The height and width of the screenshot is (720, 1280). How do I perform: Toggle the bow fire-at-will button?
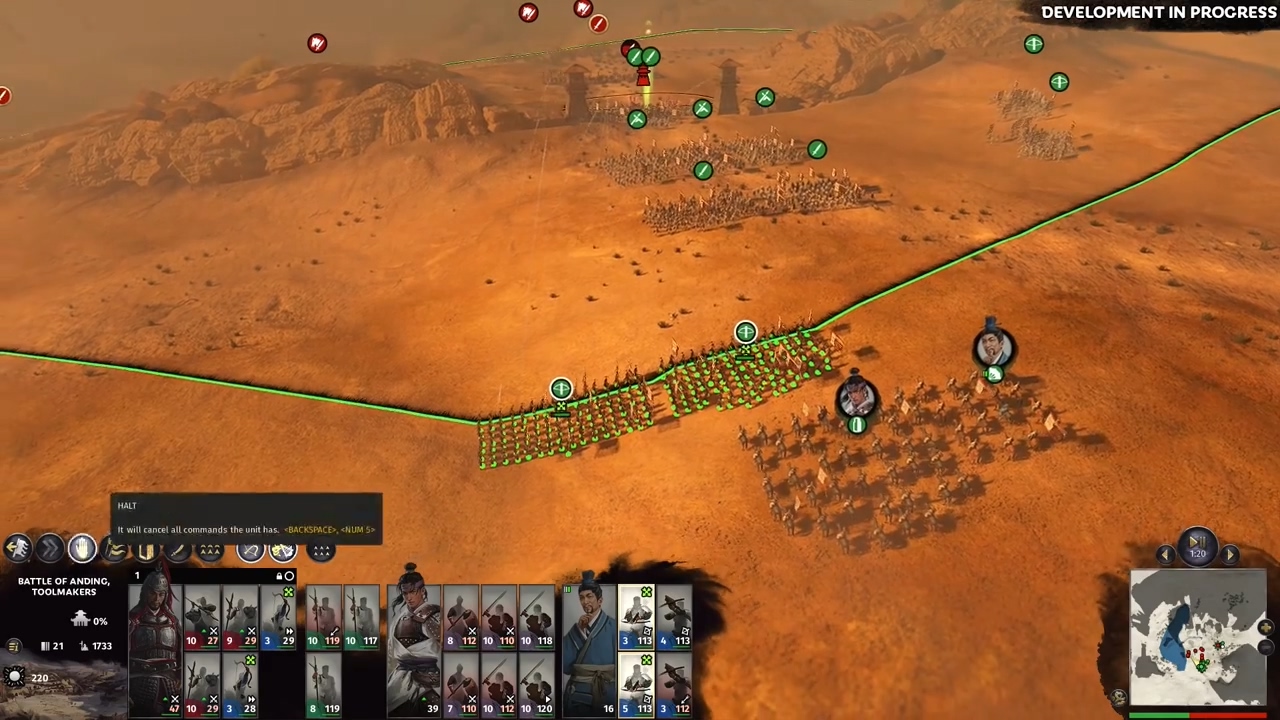(x=250, y=550)
